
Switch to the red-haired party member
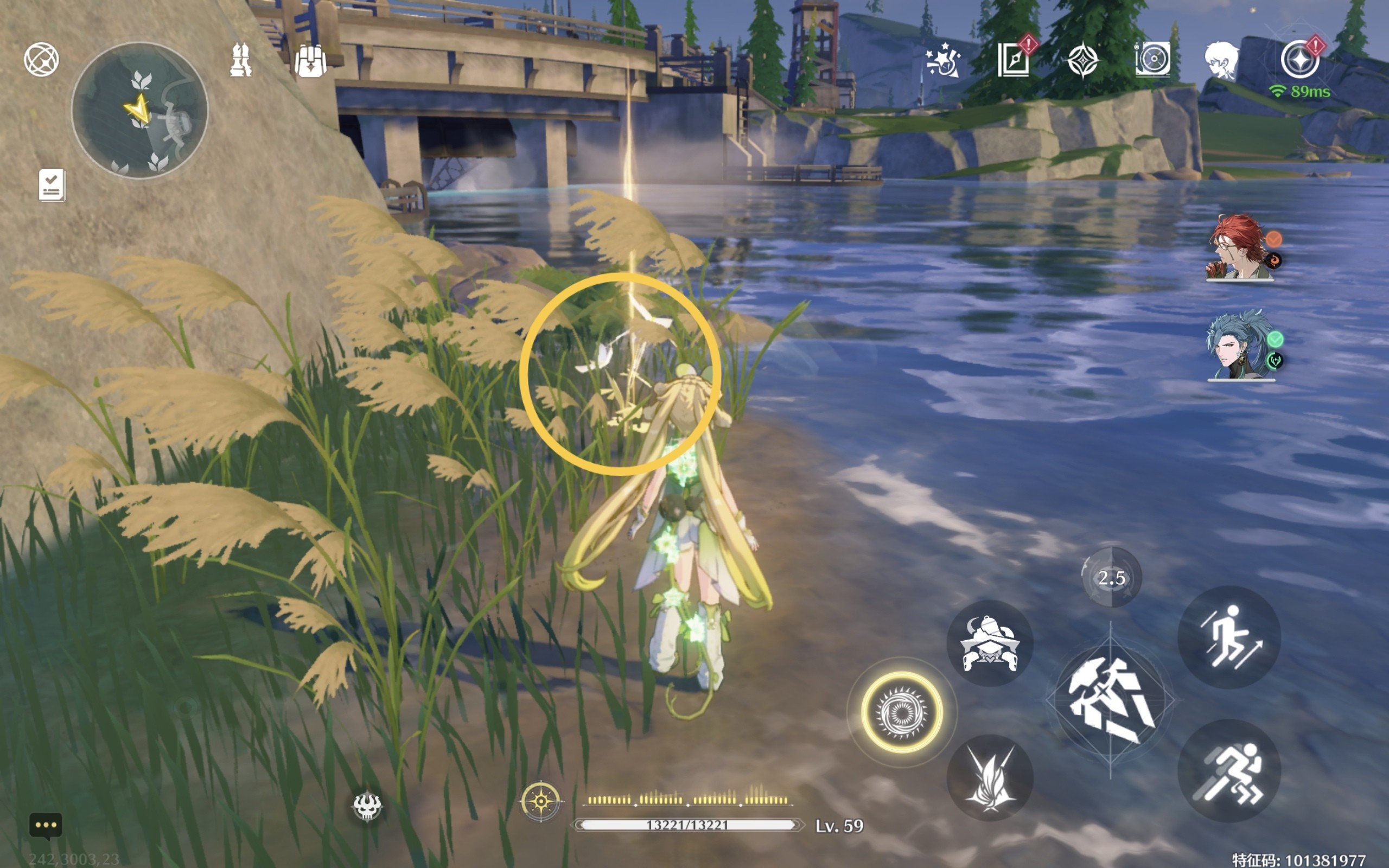pos(1240,248)
